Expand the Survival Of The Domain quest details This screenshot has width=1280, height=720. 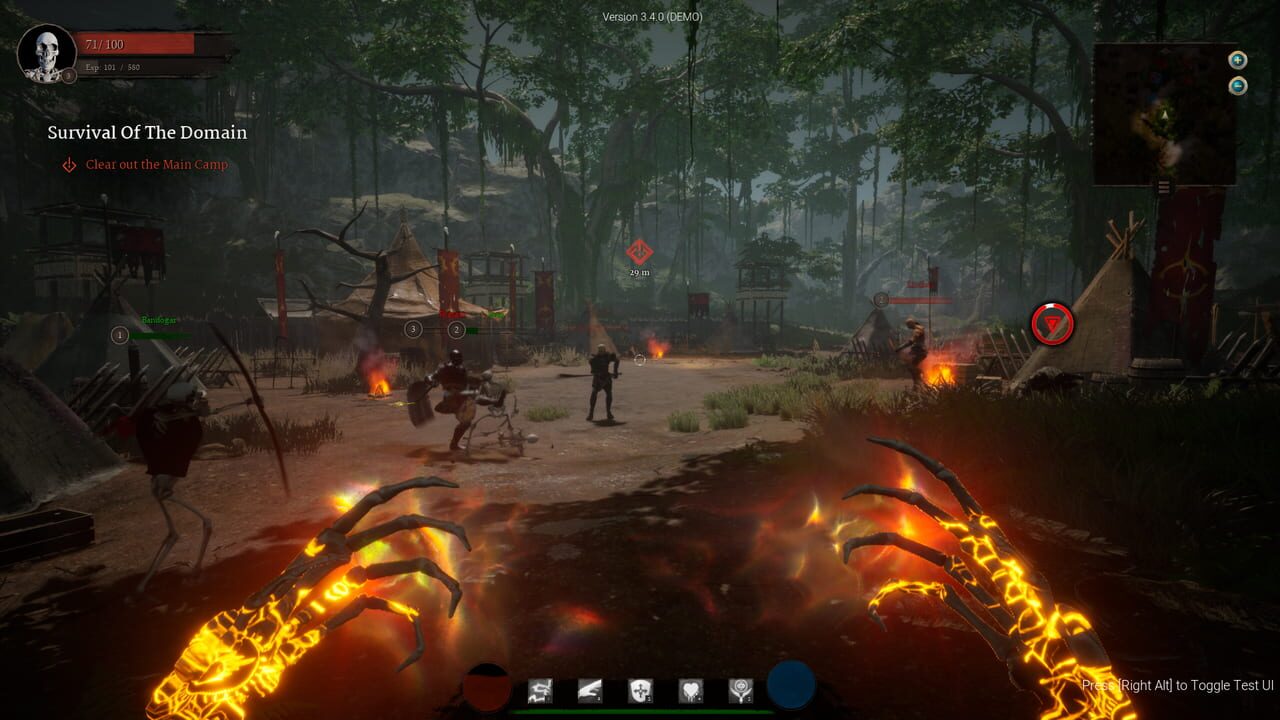pos(145,132)
